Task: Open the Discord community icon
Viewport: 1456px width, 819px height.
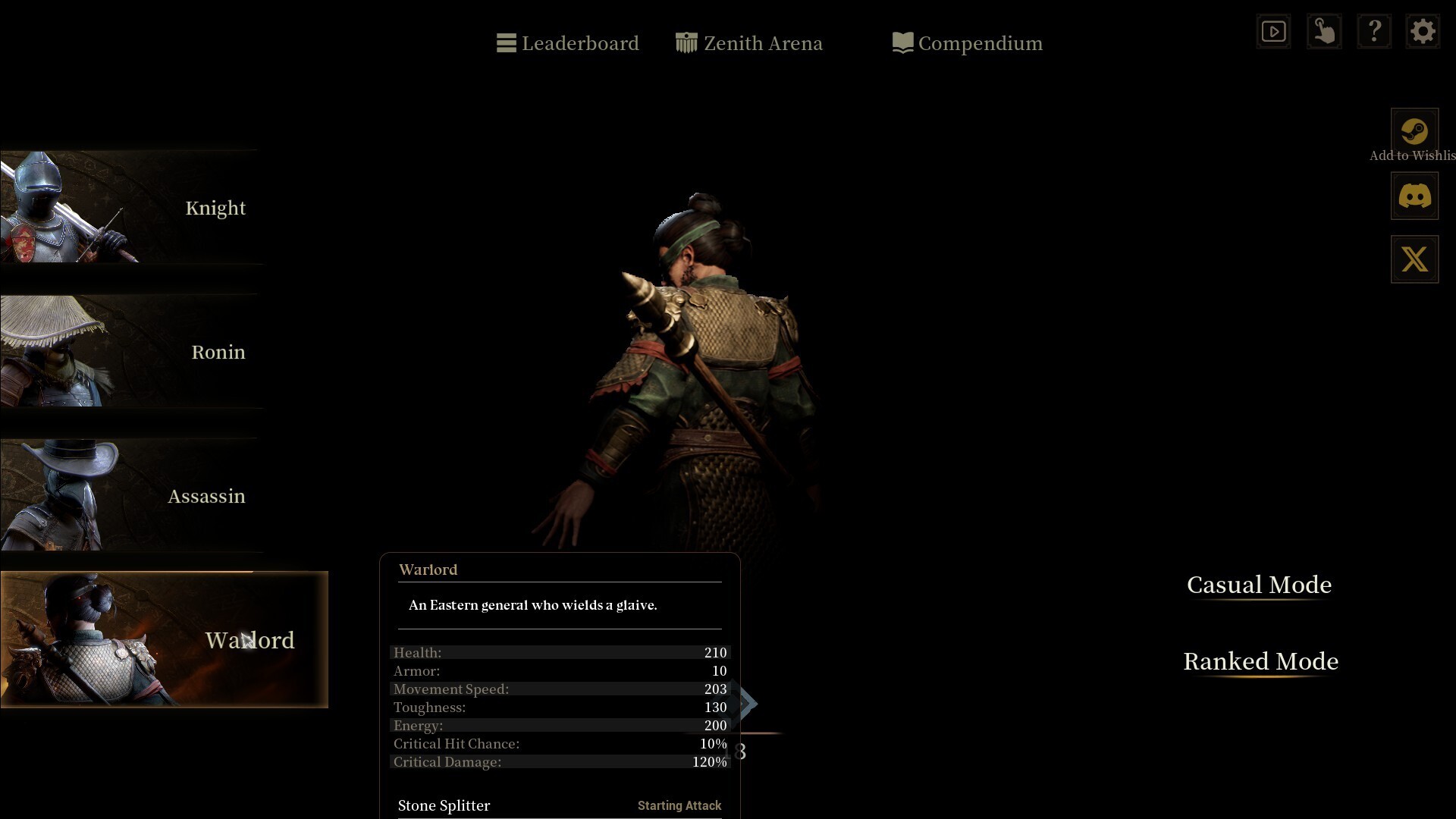Action: coord(1414,195)
